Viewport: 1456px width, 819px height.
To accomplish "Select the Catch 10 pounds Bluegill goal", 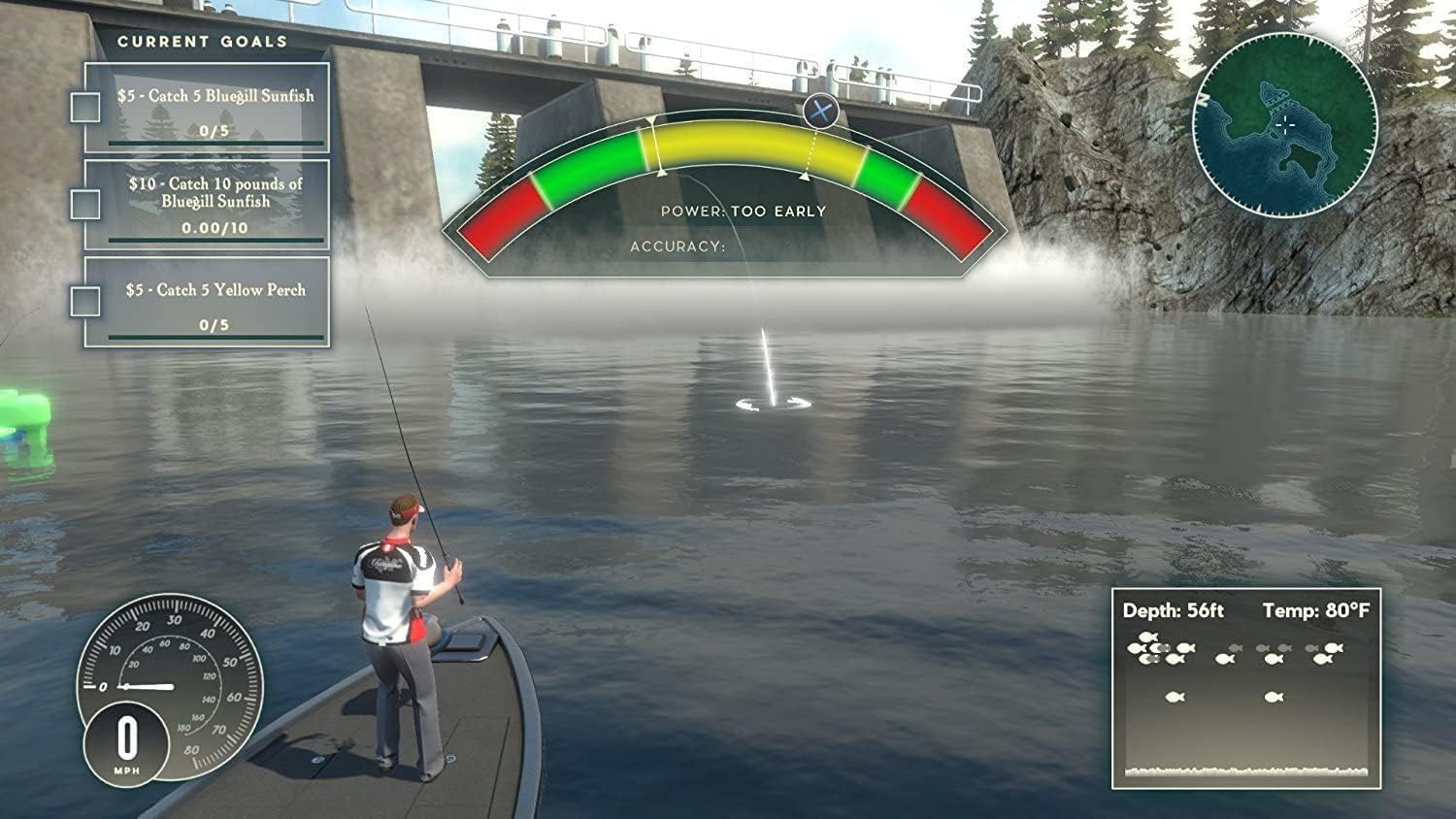I will 215,204.
